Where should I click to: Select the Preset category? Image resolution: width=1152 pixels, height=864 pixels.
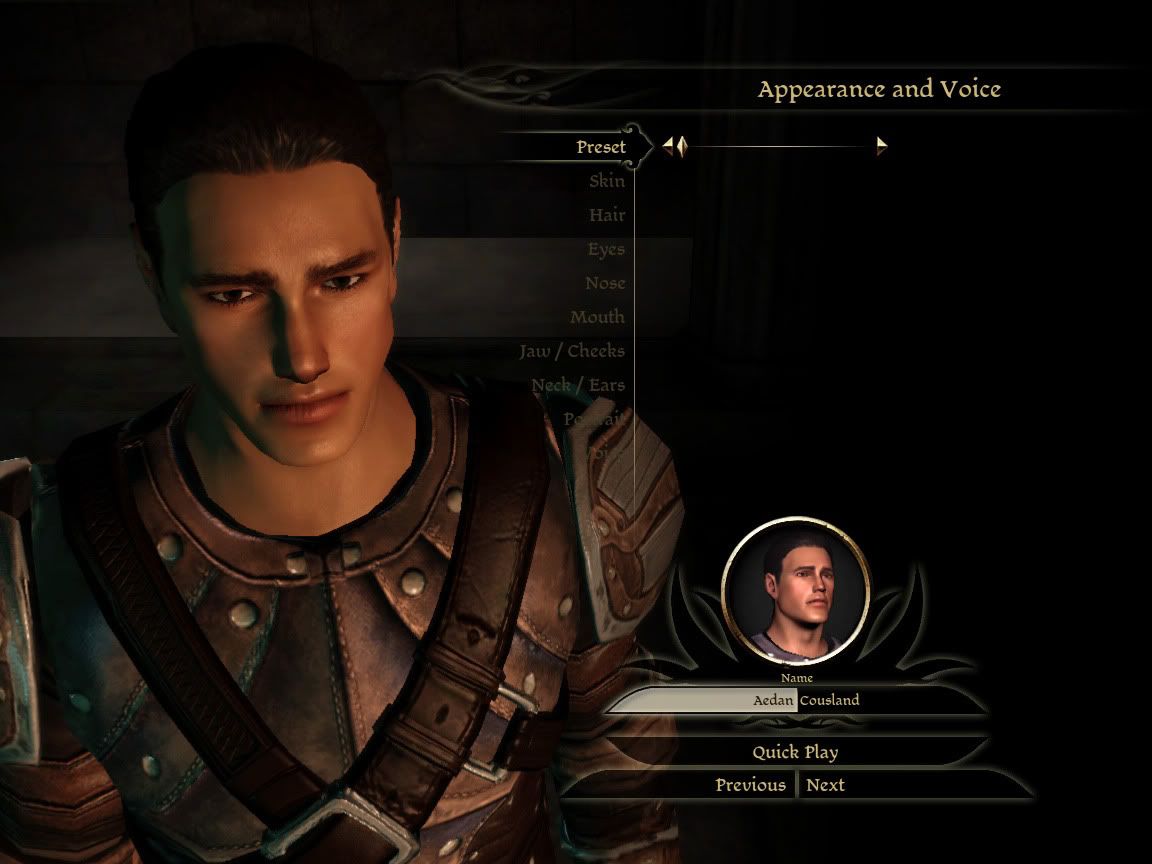600,147
